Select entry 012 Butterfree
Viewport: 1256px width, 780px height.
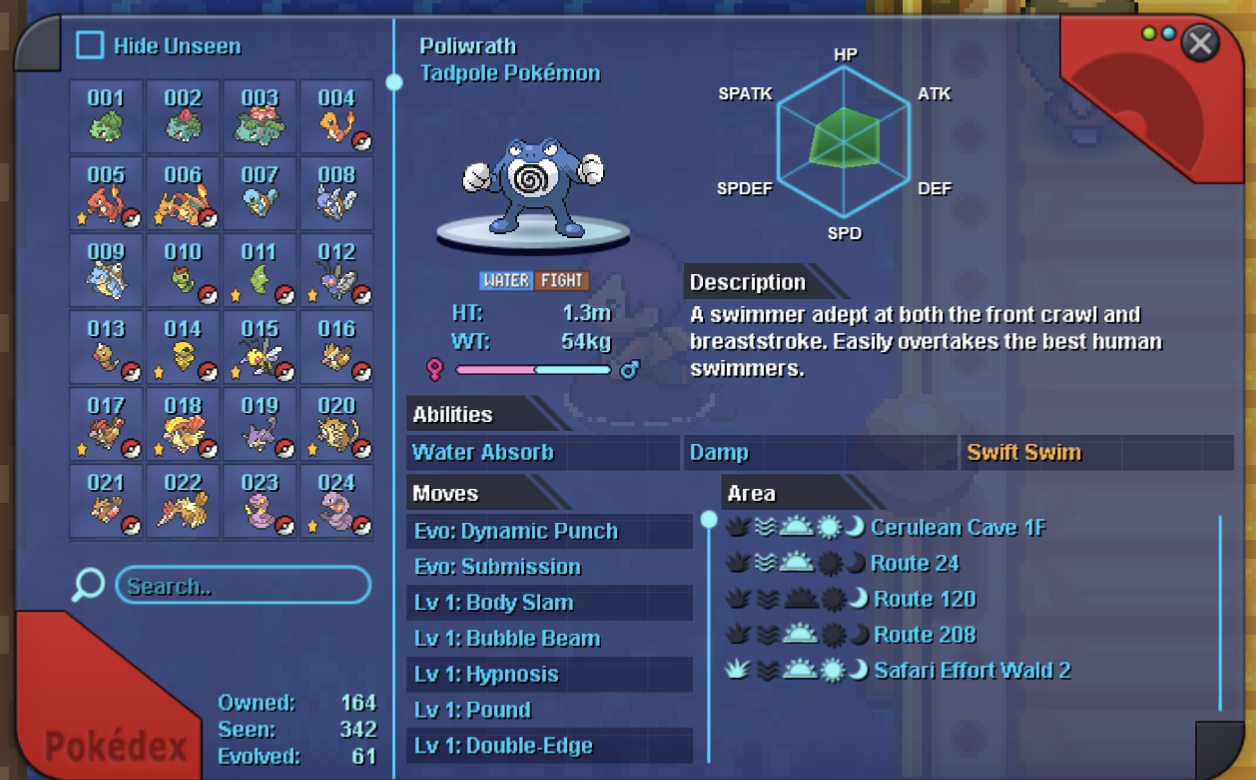(x=337, y=270)
